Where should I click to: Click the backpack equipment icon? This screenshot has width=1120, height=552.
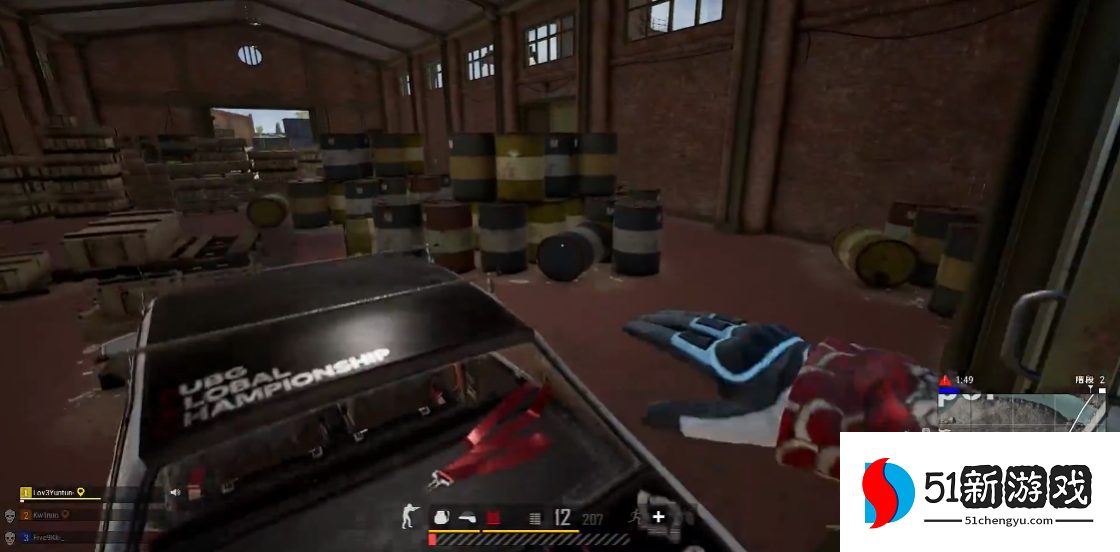coord(441,517)
